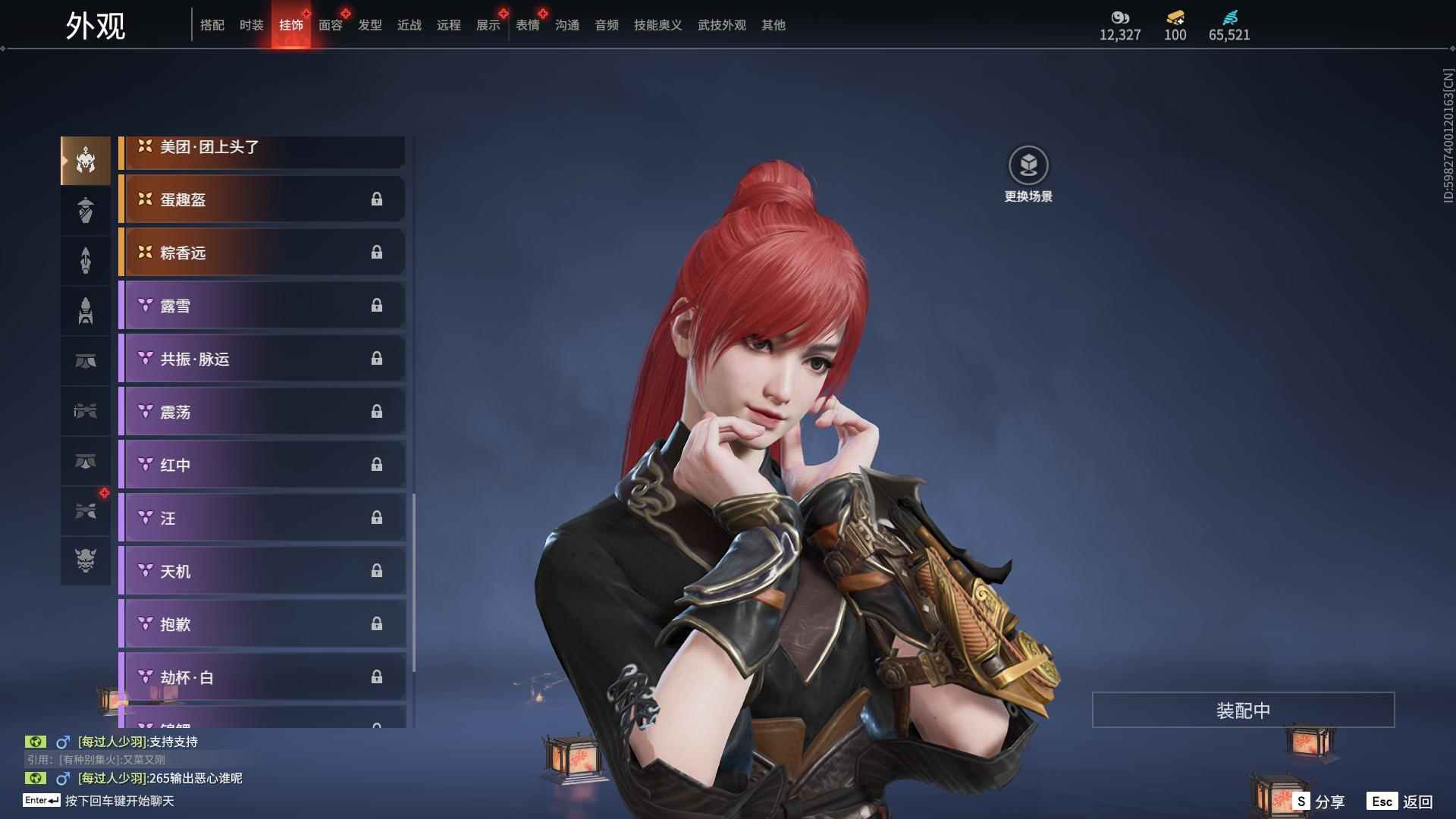Switch to the 发型 tab
Image resolution: width=1456 pixels, height=819 pixels.
pyautogui.click(x=369, y=25)
